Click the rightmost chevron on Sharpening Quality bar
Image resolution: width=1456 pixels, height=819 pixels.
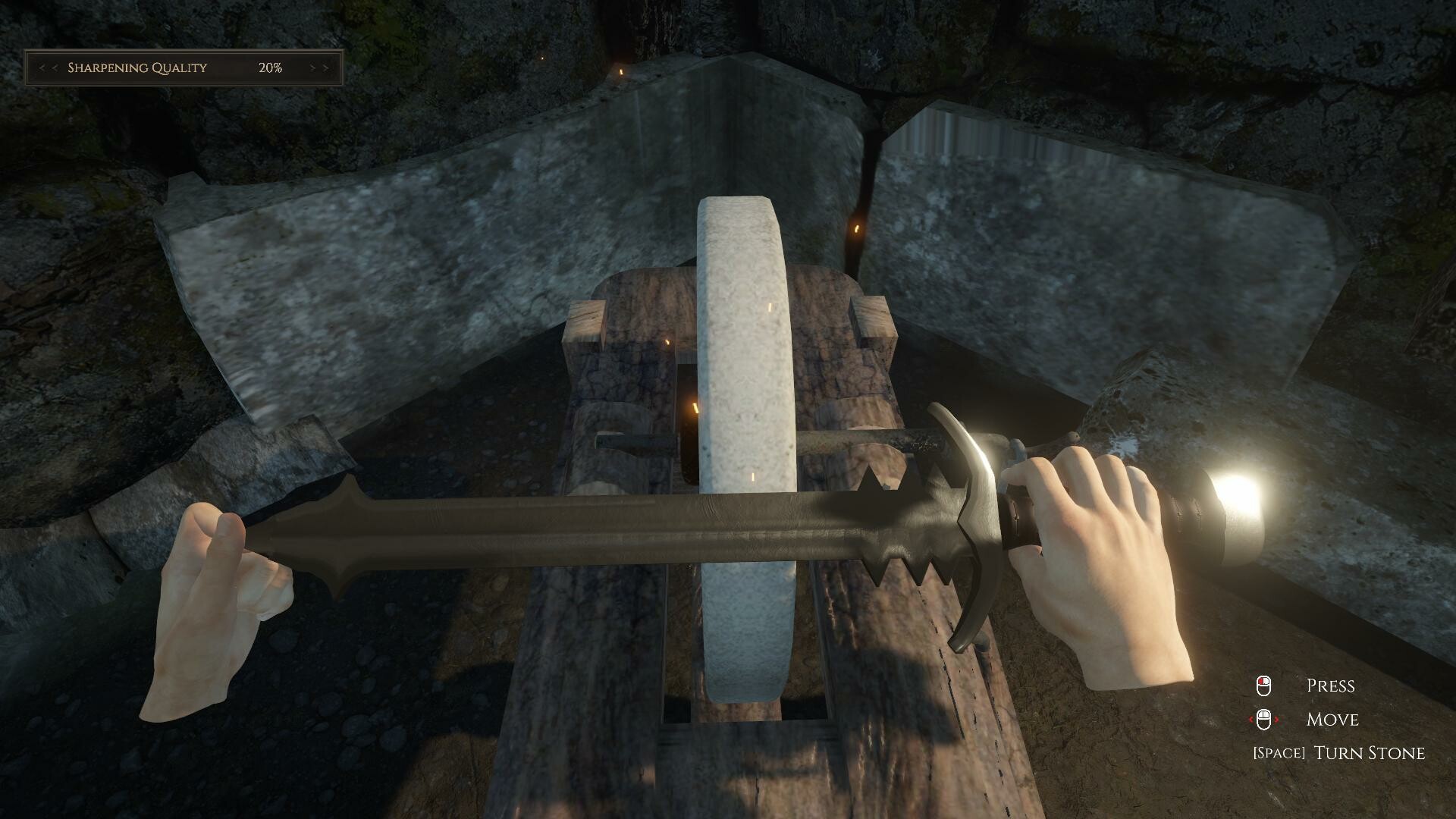click(x=326, y=67)
